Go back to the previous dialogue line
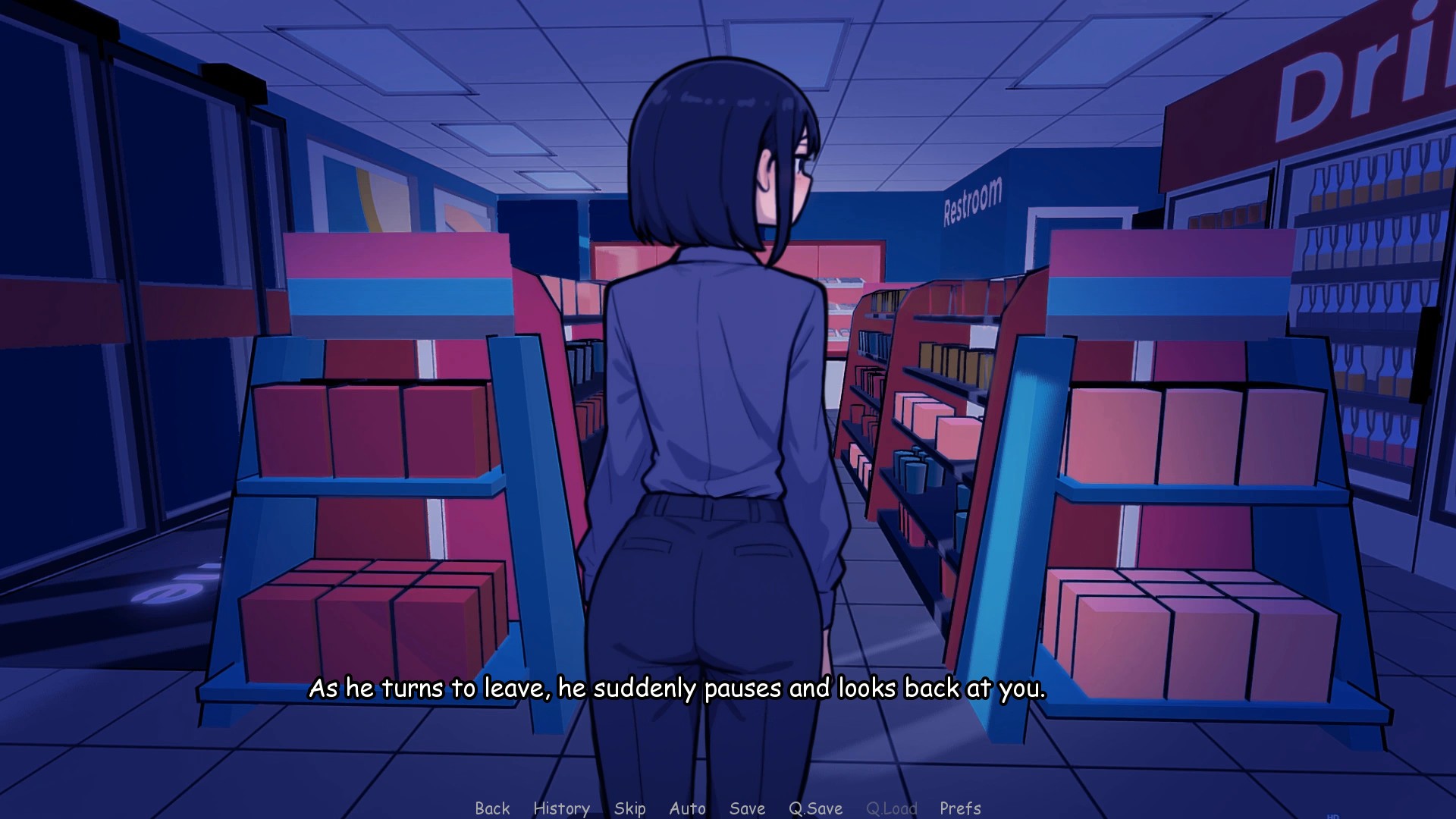The width and height of the screenshot is (1456, 819). [x=492, y=808]
